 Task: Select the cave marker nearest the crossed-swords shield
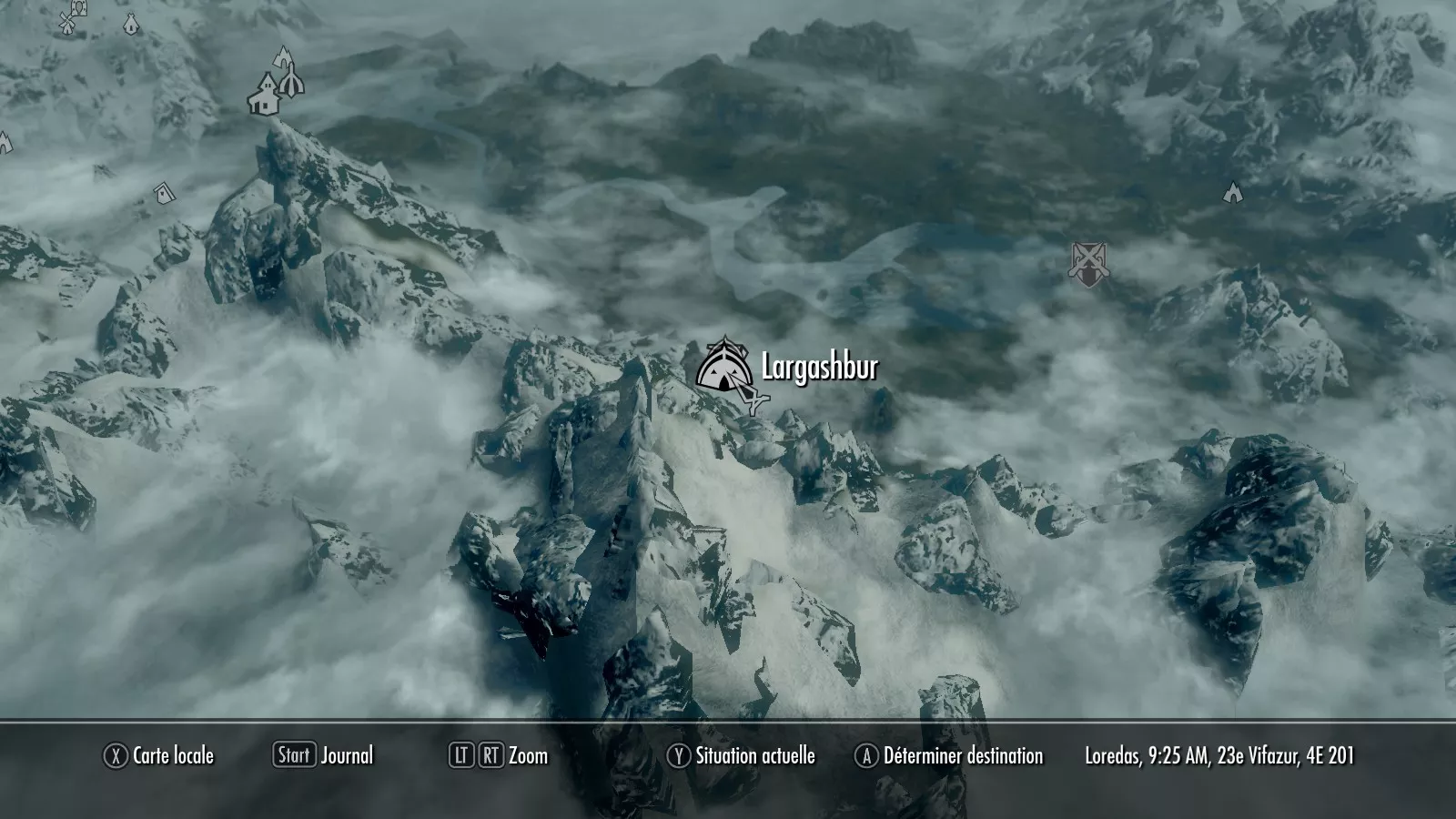(x=1232, y=192)
